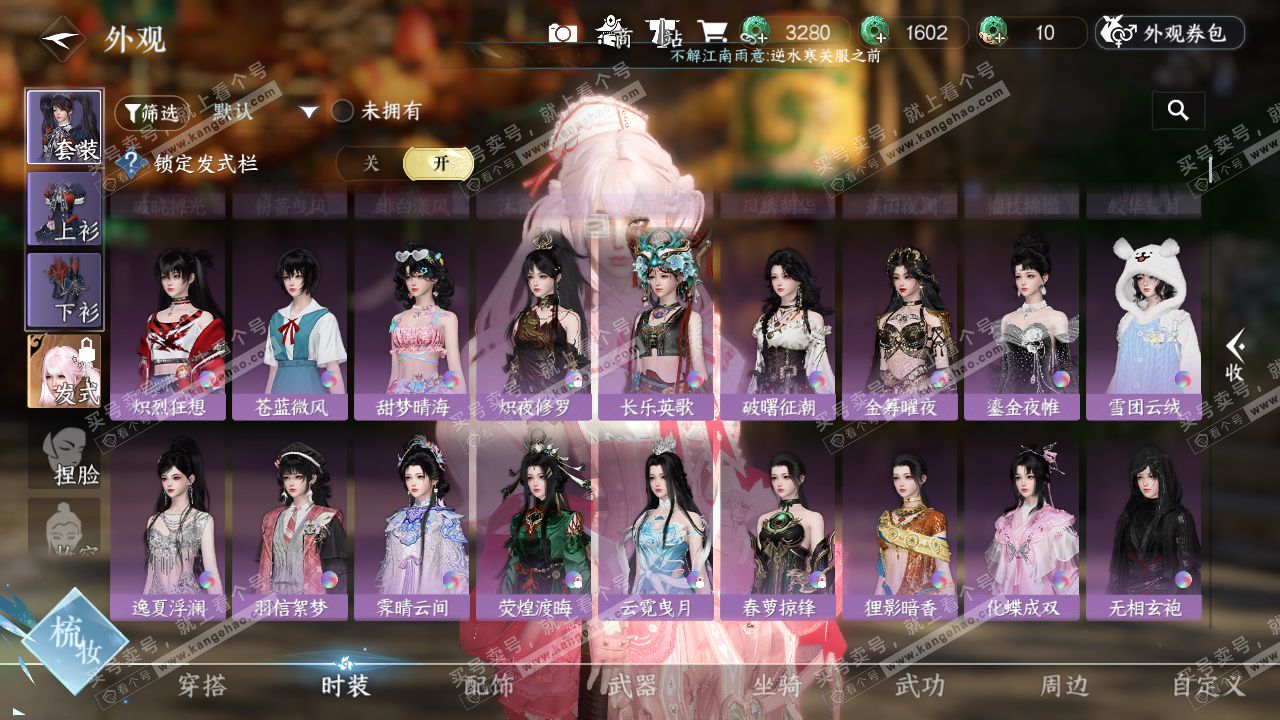
Task: Switch to the 上衫 category
Action: pyautogui.click(x=64, y=208)
